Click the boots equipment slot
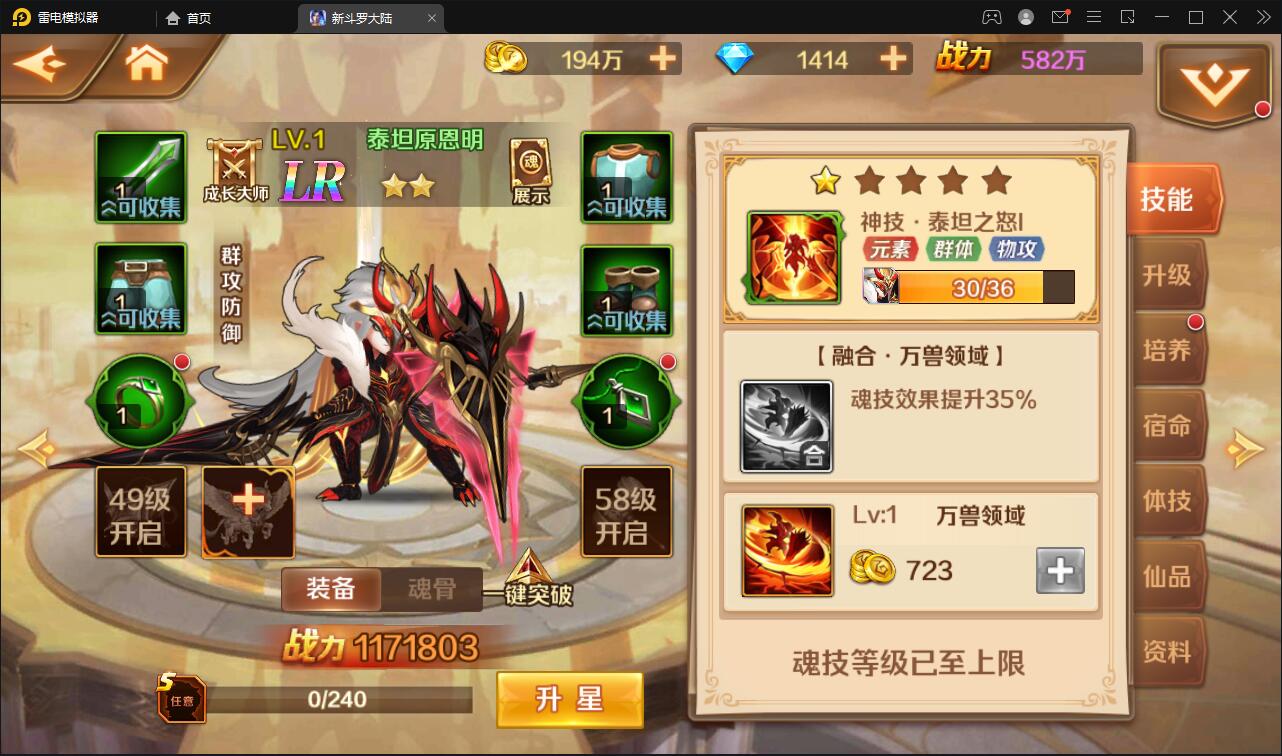Image resolution: width=1282 pixels, height=756 pixels. (x=626, y=291)
